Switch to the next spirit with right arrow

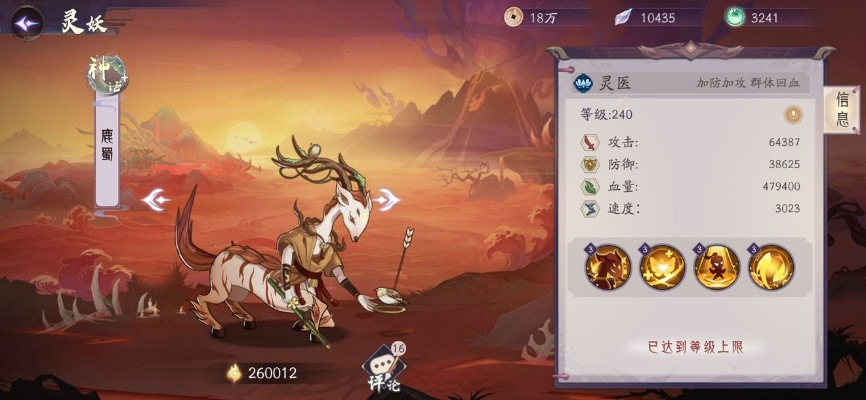386,200
